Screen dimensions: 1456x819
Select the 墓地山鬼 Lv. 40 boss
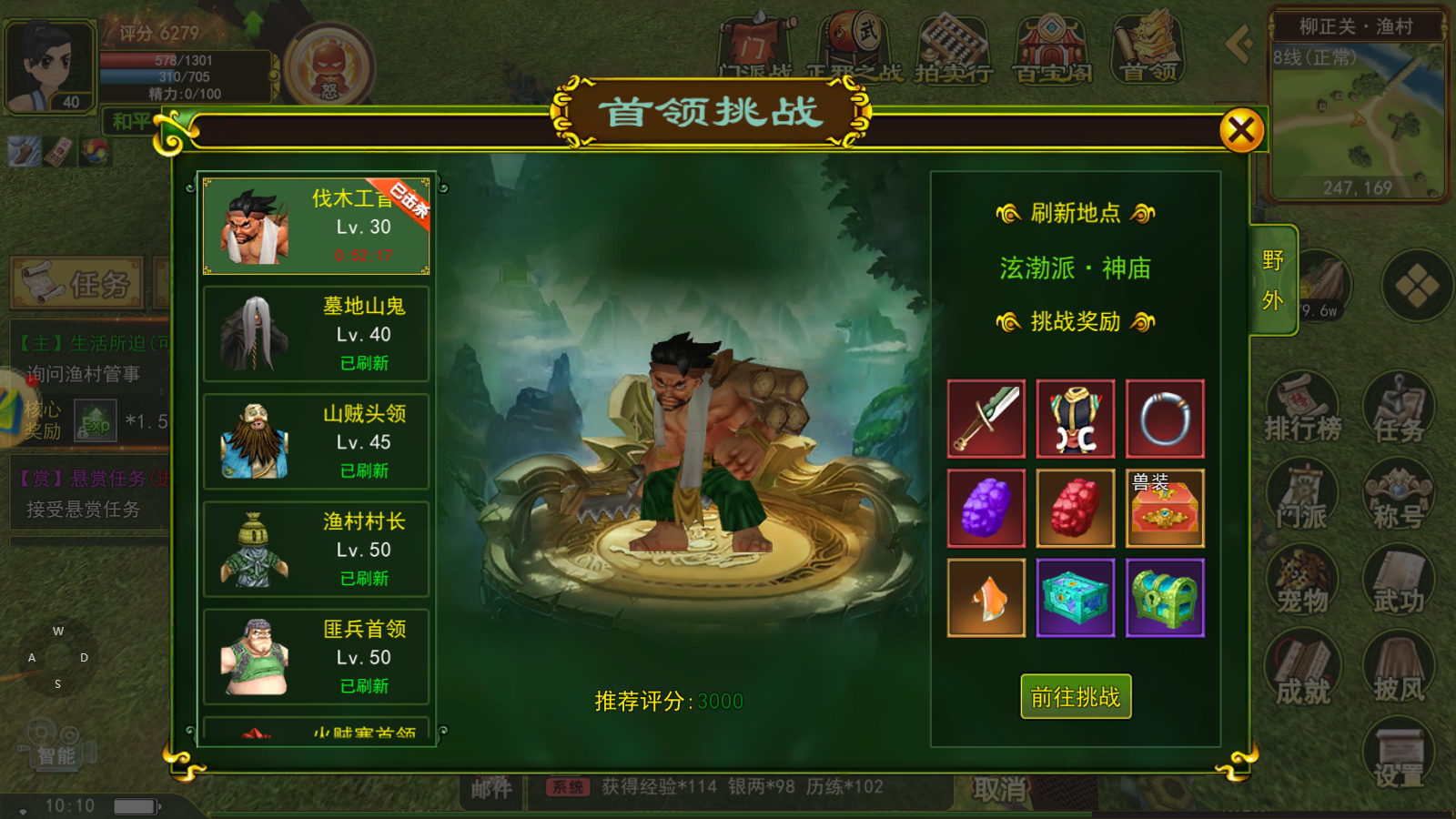pos(316,334)
